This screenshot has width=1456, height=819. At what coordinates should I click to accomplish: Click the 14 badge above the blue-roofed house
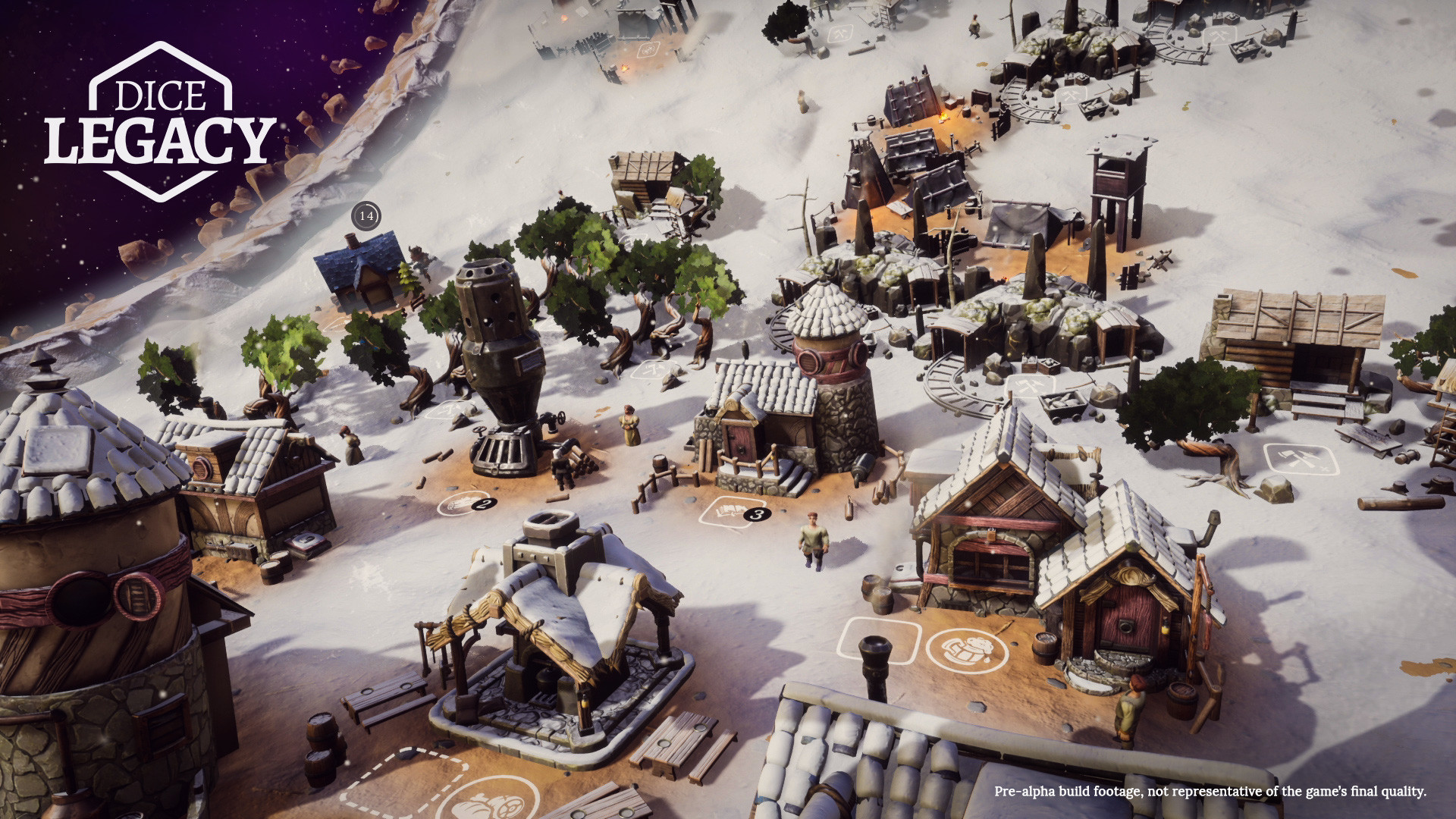point(366,216)
